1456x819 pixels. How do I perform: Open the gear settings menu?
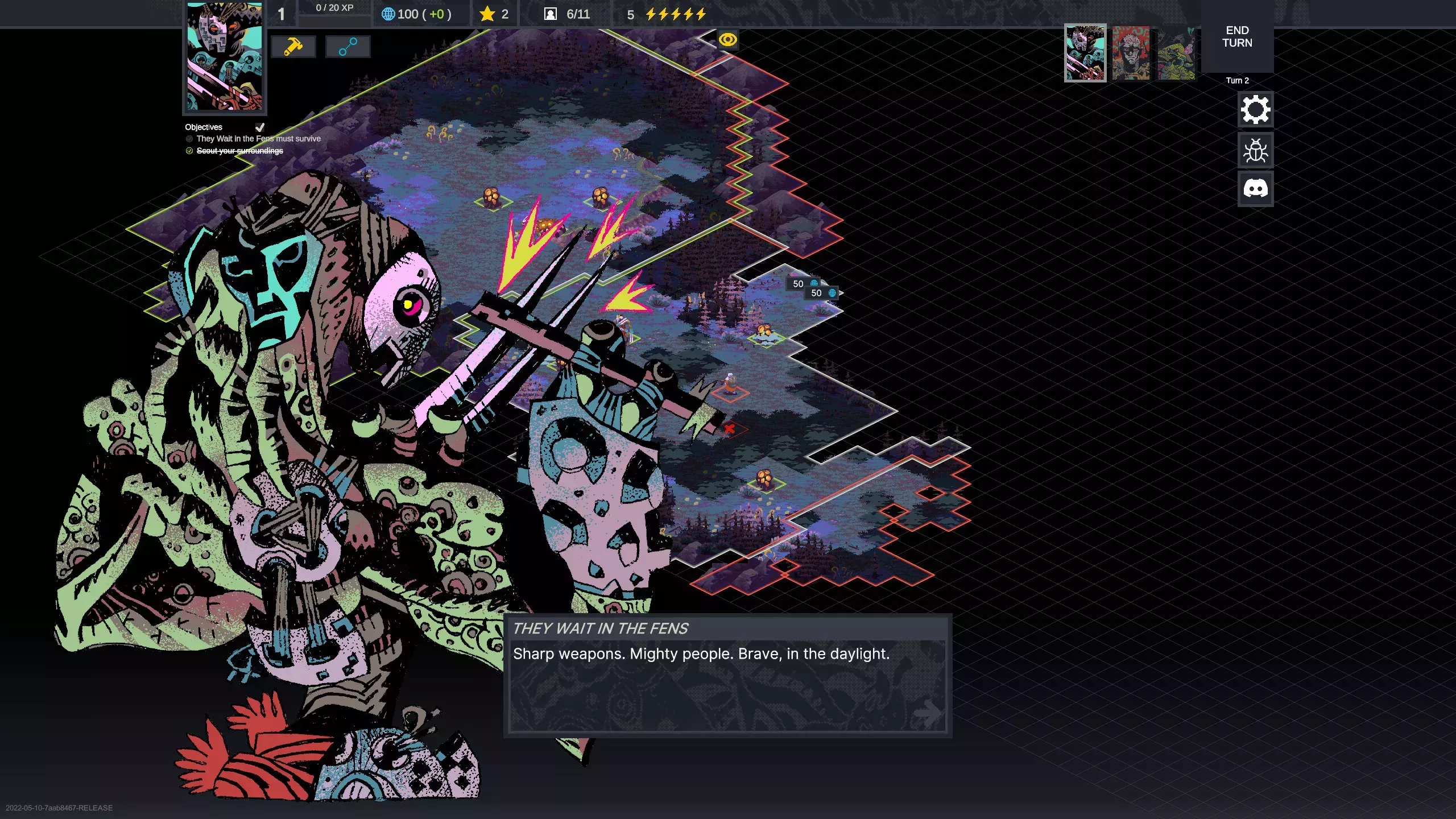pyautogui.click(x=1255, y=109)
